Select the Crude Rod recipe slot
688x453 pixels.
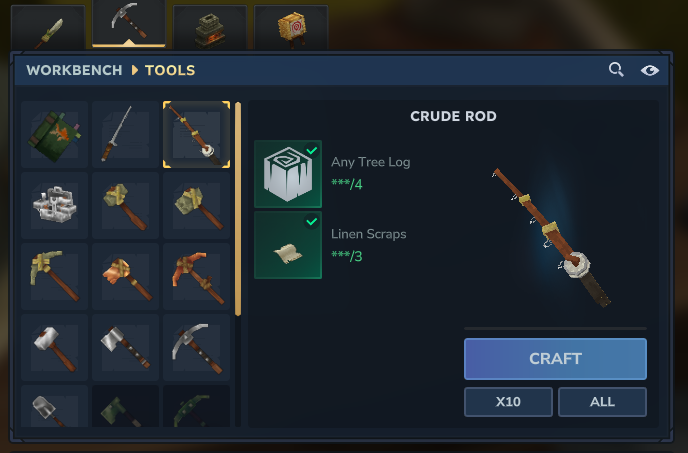tap(196, 134)
